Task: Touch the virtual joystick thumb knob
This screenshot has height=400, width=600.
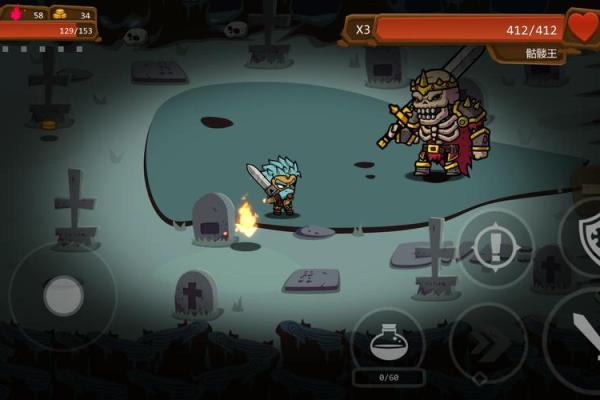Action: coord(63,296)
